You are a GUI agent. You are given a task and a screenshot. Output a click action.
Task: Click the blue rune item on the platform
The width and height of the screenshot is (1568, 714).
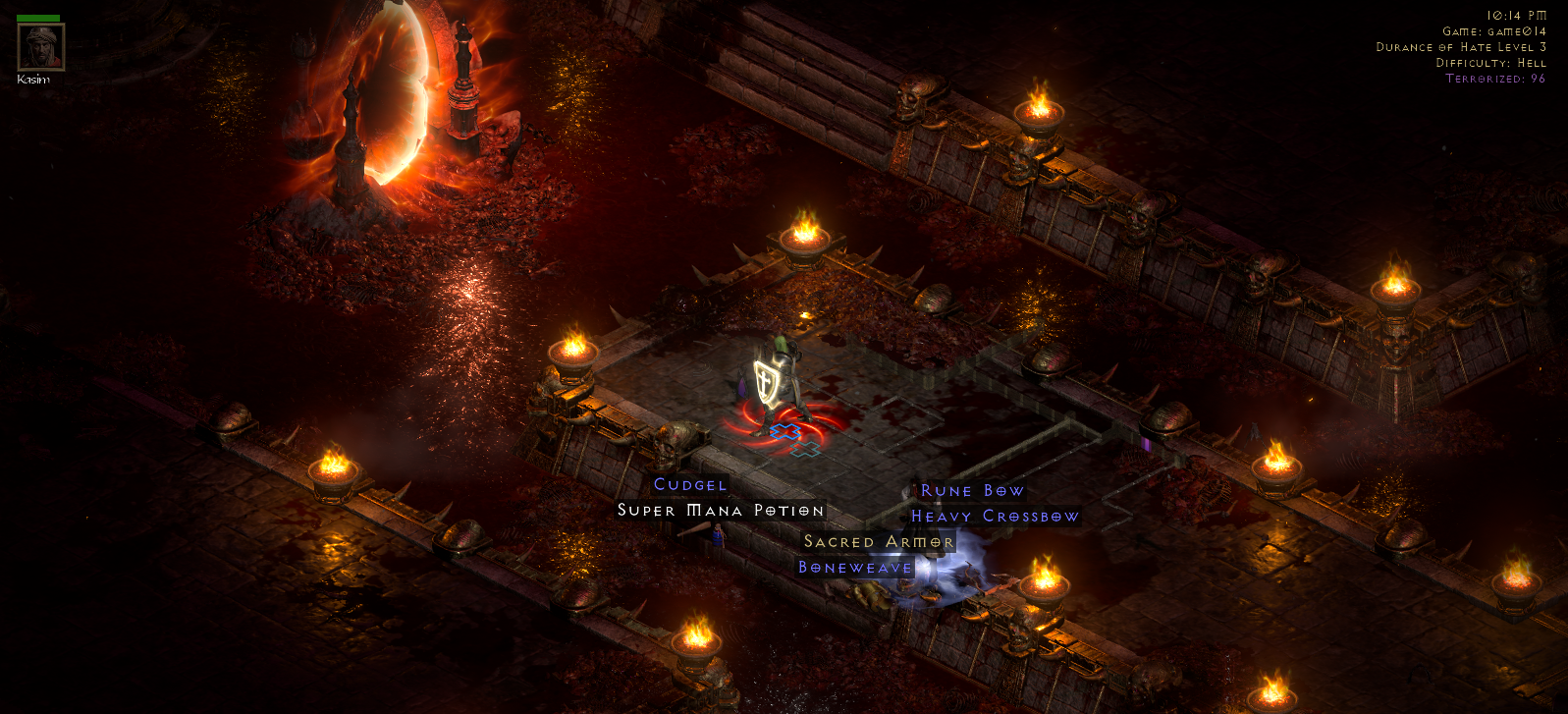(786, 430)
